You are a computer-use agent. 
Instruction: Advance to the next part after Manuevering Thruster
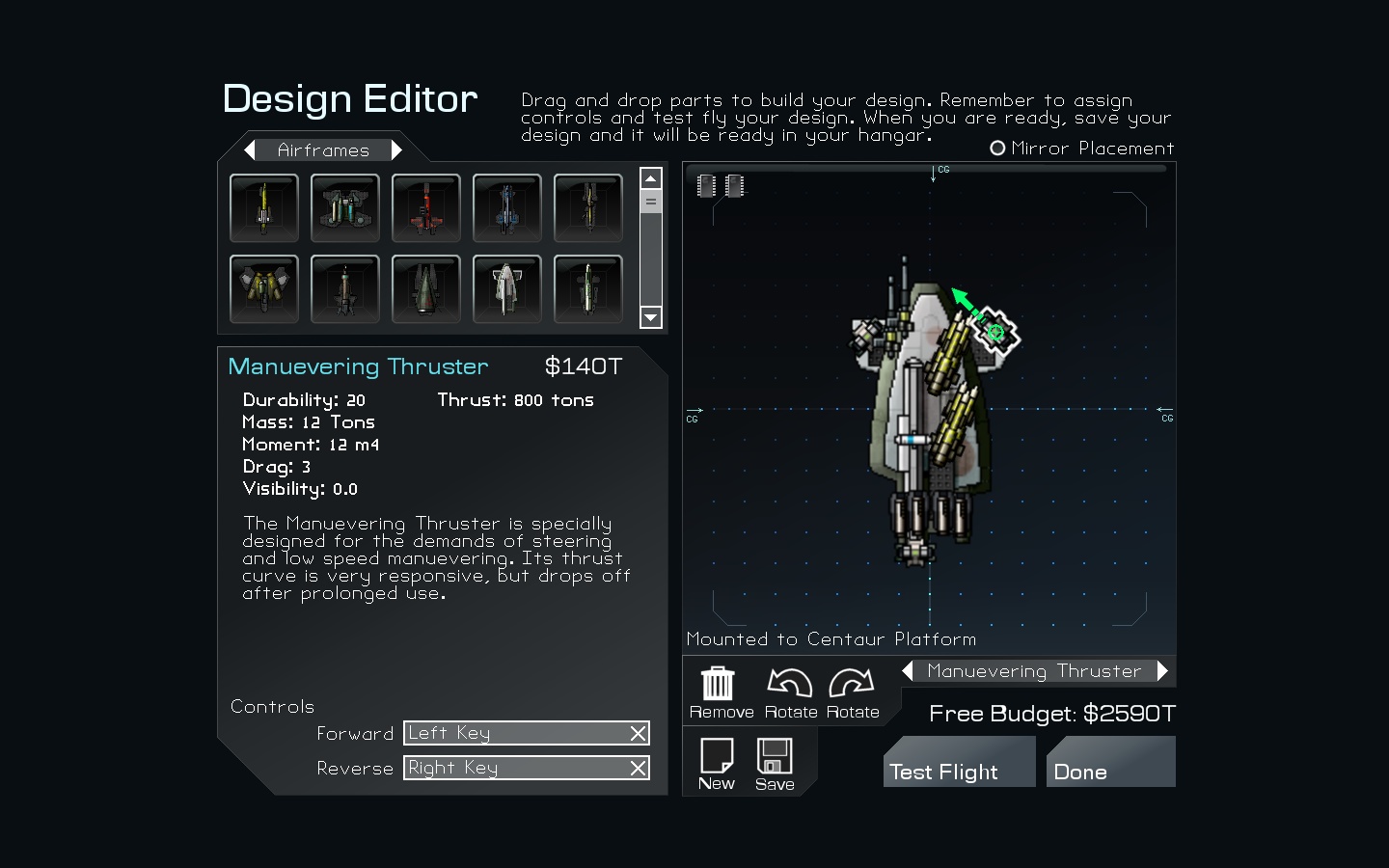pyautogui.click(x=1164, y=670)
